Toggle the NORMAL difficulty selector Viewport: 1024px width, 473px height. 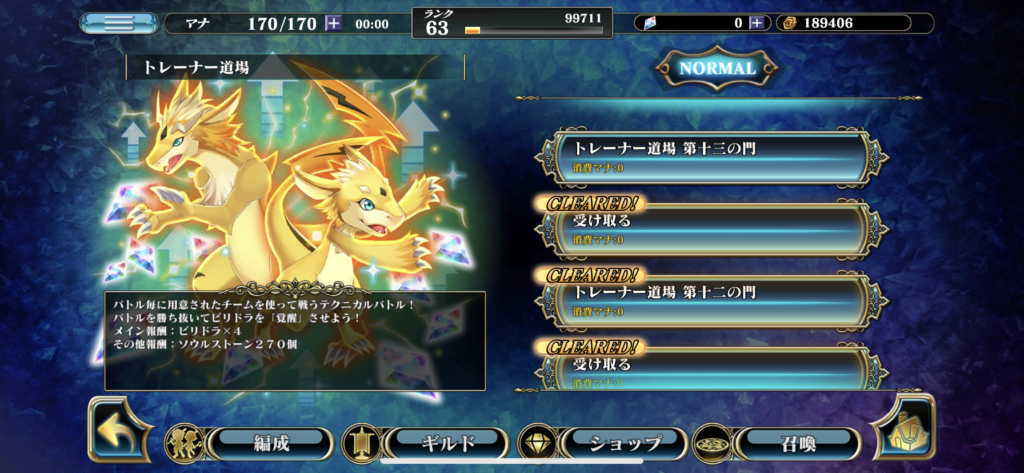pyautogui.click(x=717, y=69)
